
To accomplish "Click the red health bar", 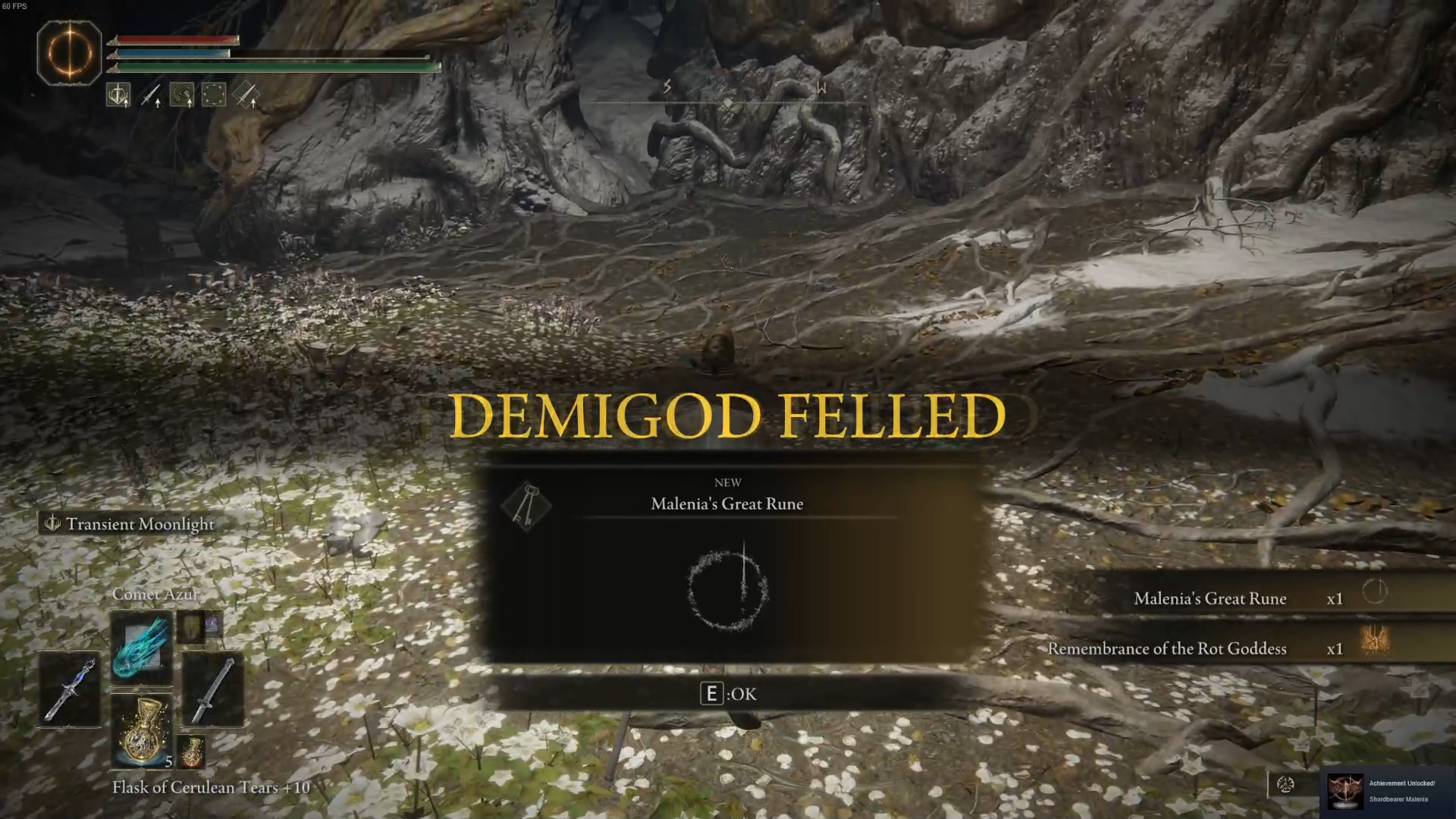I will point(178,39).
